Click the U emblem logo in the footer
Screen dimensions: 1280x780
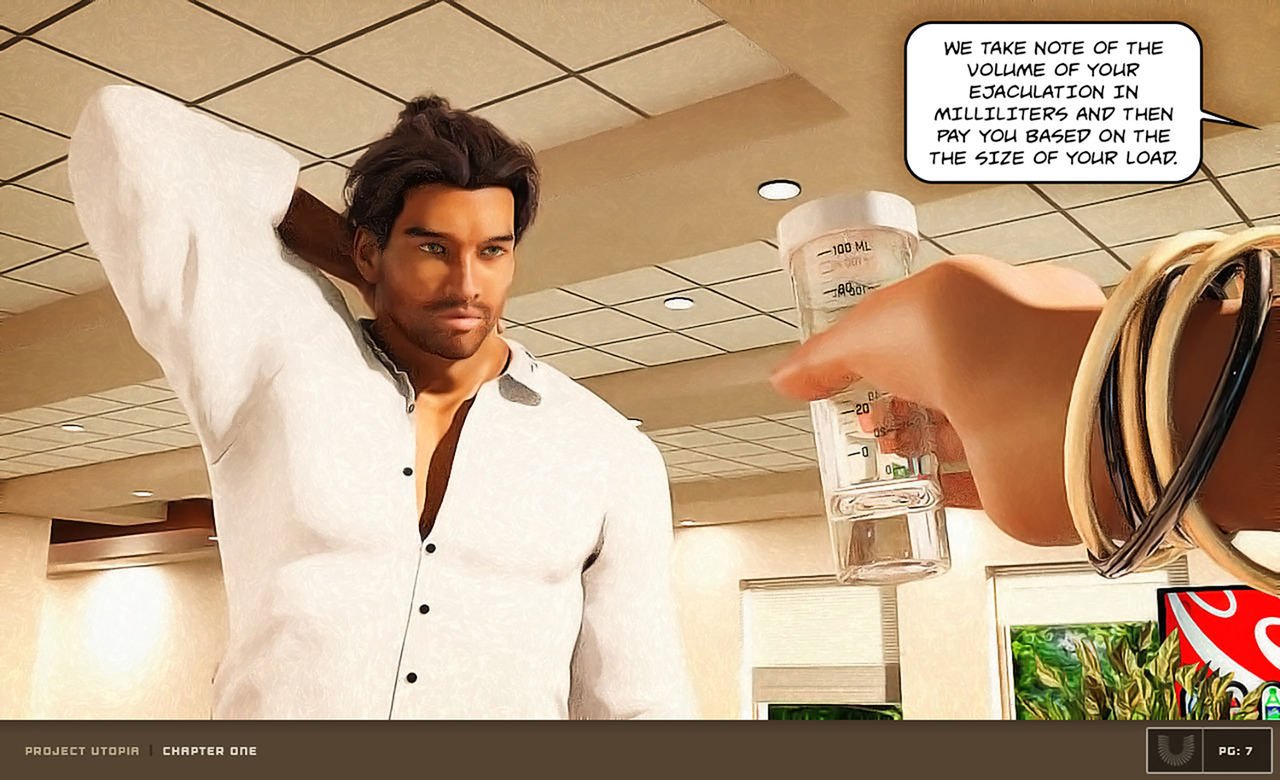click(1174, 750)
